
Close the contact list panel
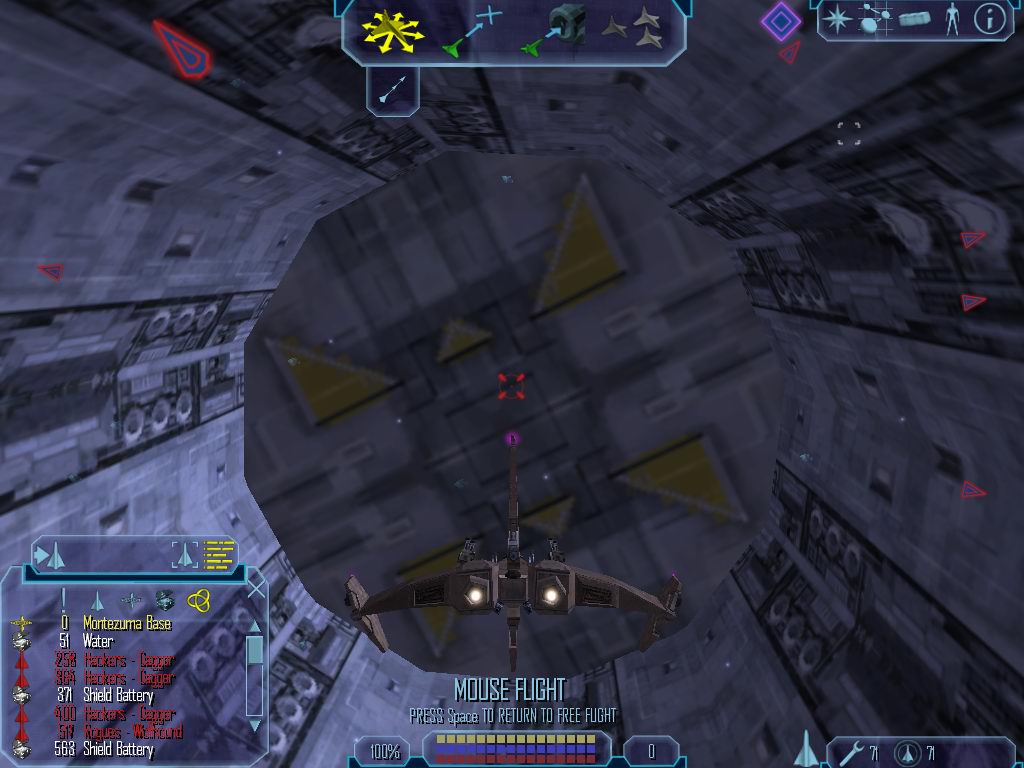256,589
